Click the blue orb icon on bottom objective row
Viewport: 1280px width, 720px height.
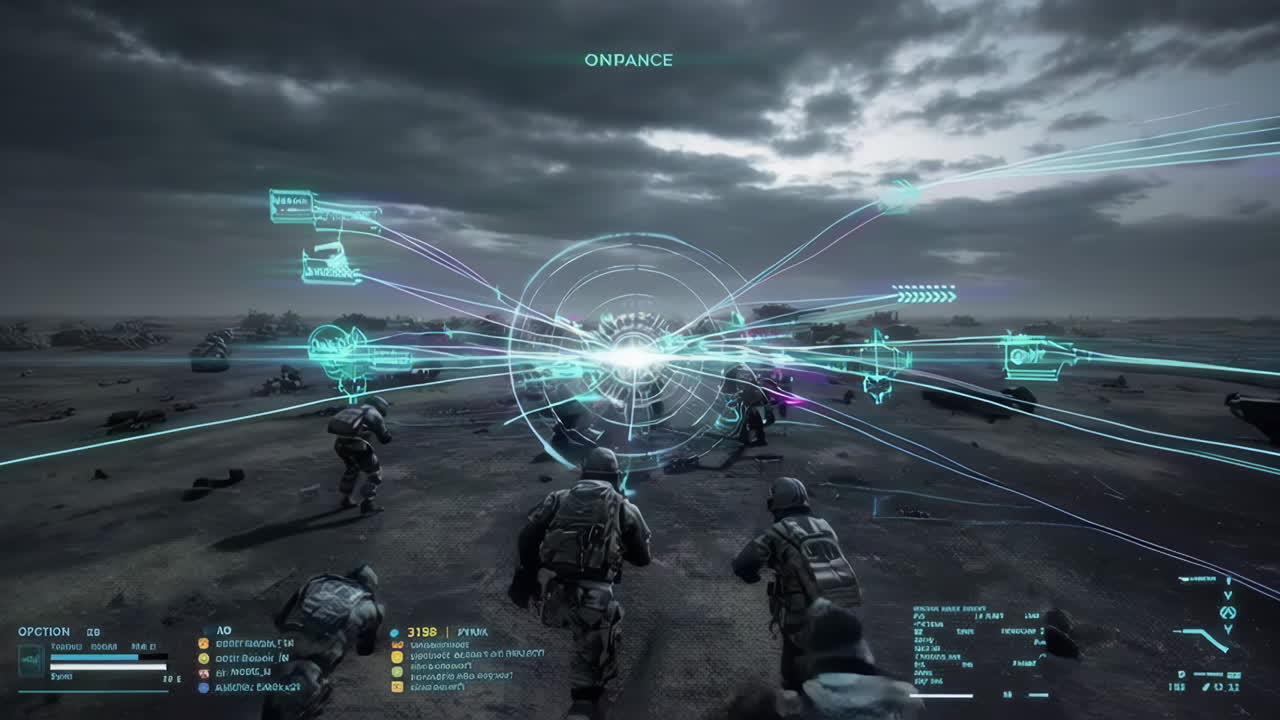point(203,687)
